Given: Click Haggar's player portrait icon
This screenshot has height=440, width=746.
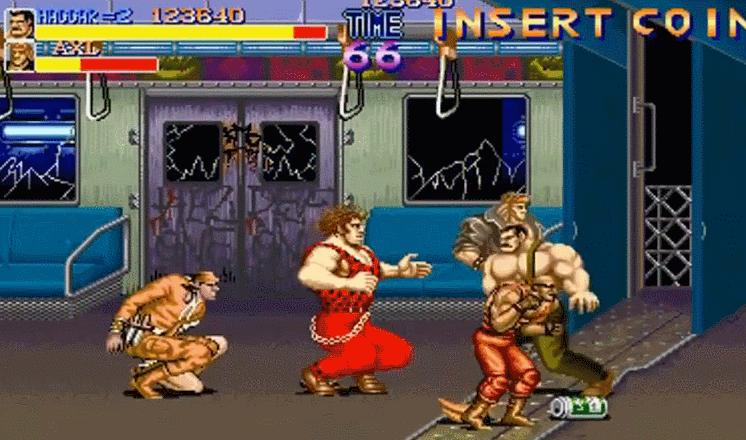Looking at the screenshot, I should tap(20, 23).
